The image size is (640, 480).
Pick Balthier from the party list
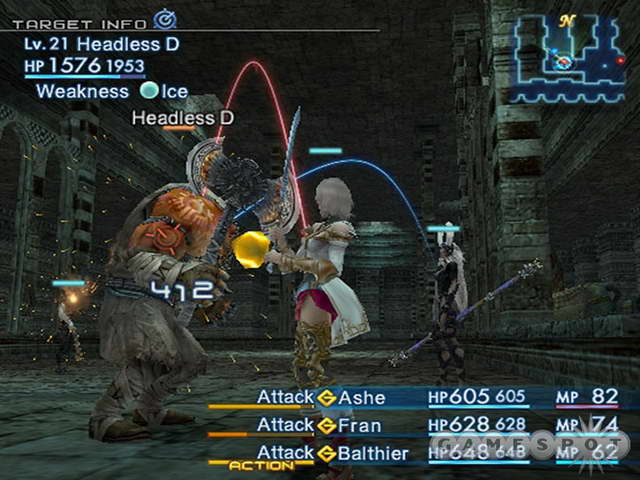tap(372, 453)
